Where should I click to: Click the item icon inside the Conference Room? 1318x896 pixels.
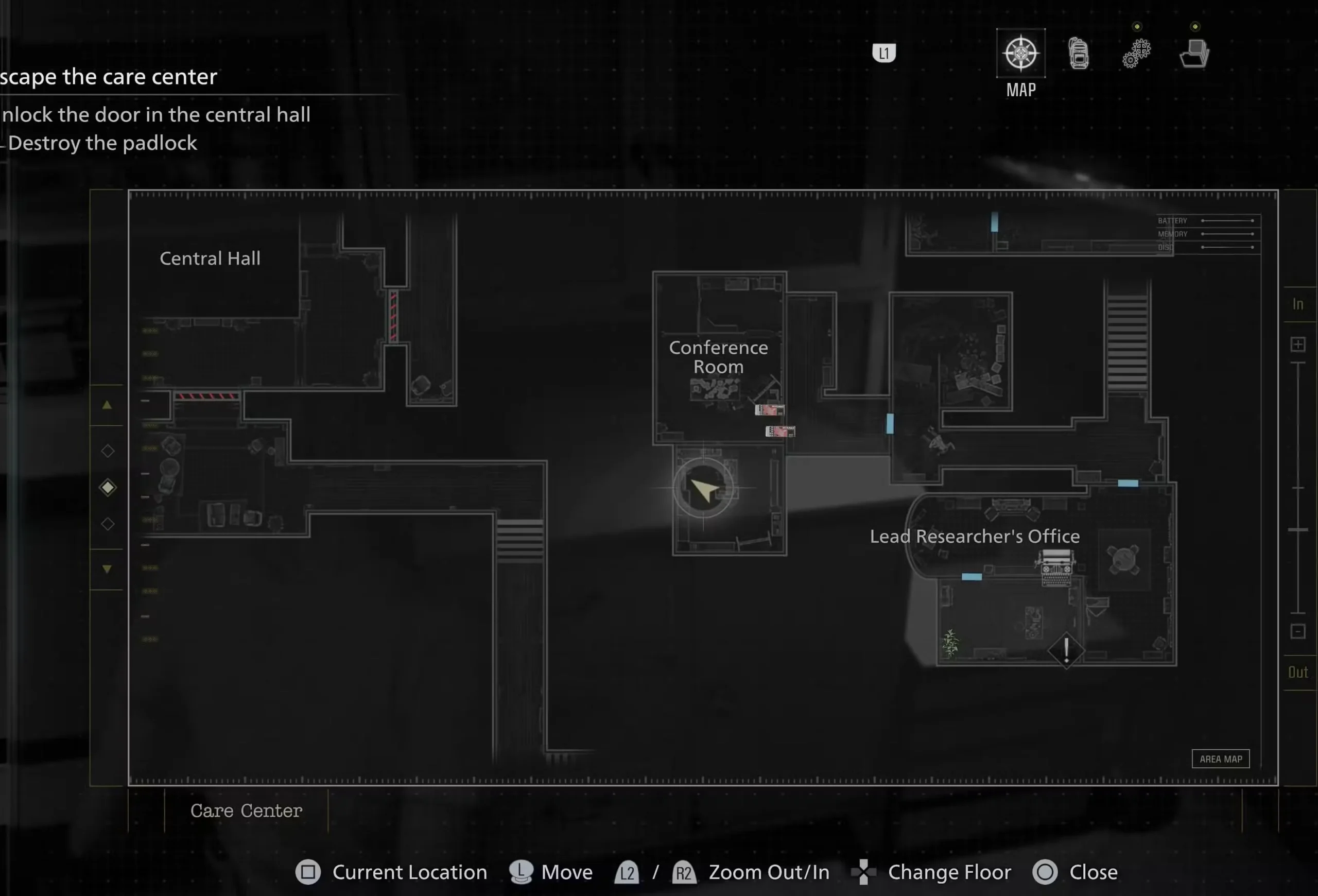click(770, 409)
